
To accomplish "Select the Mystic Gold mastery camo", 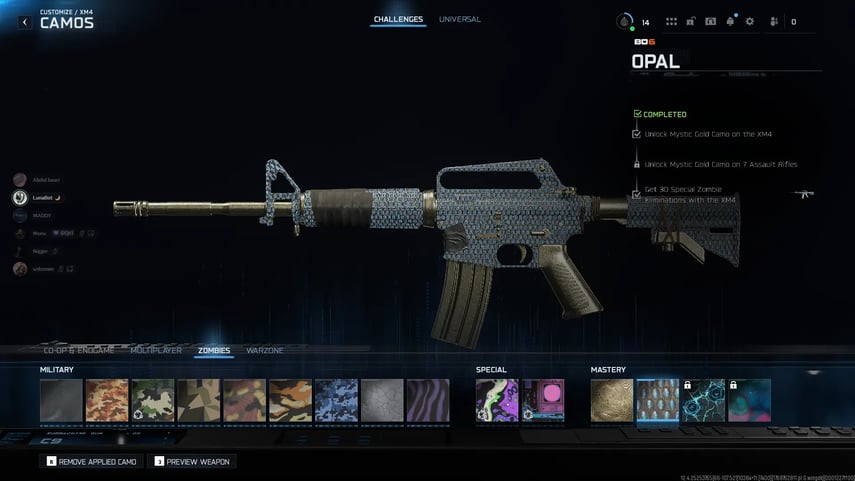I will point(612,400).
